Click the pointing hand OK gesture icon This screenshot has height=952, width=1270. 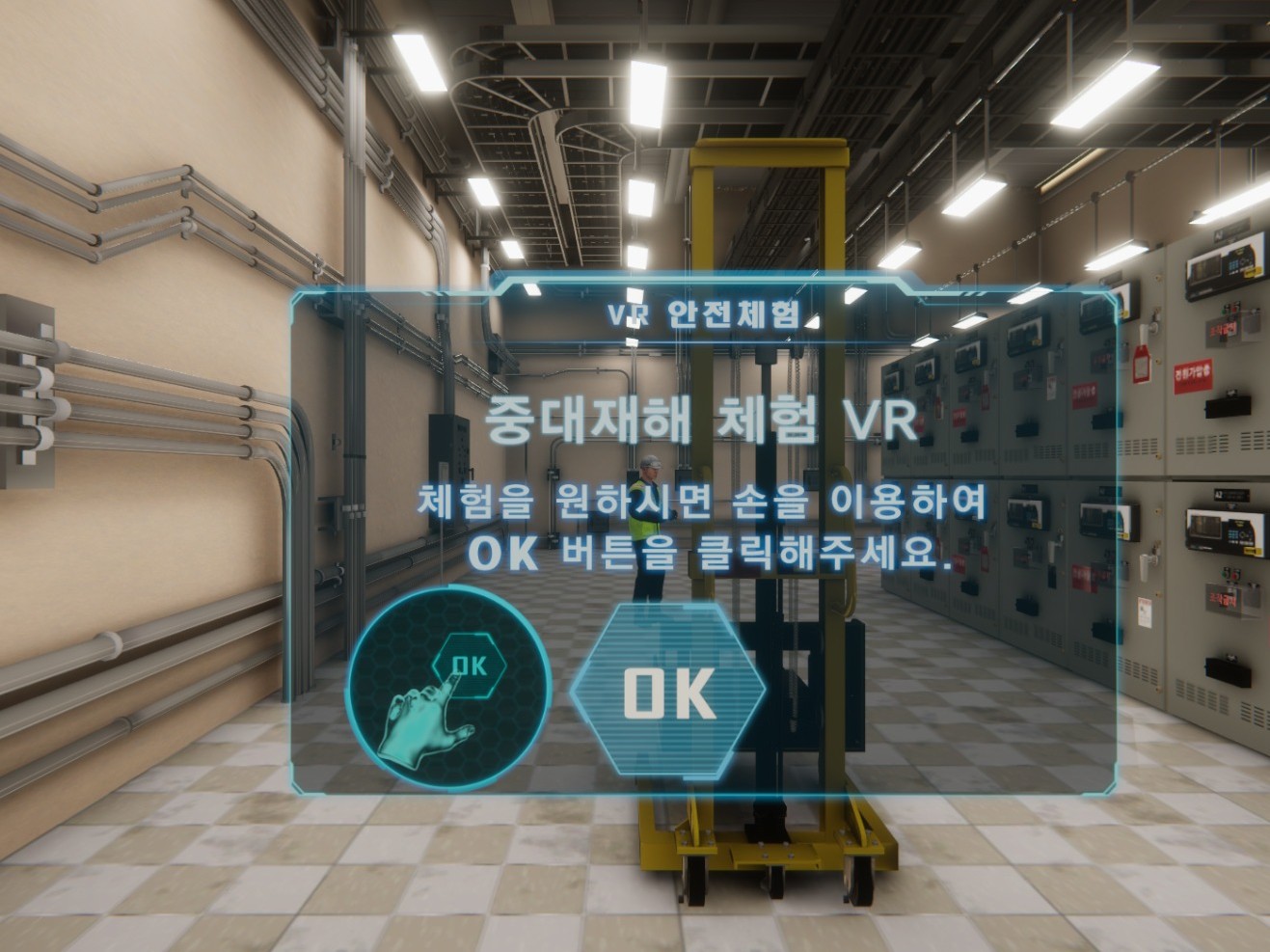(x=424, y=723)
